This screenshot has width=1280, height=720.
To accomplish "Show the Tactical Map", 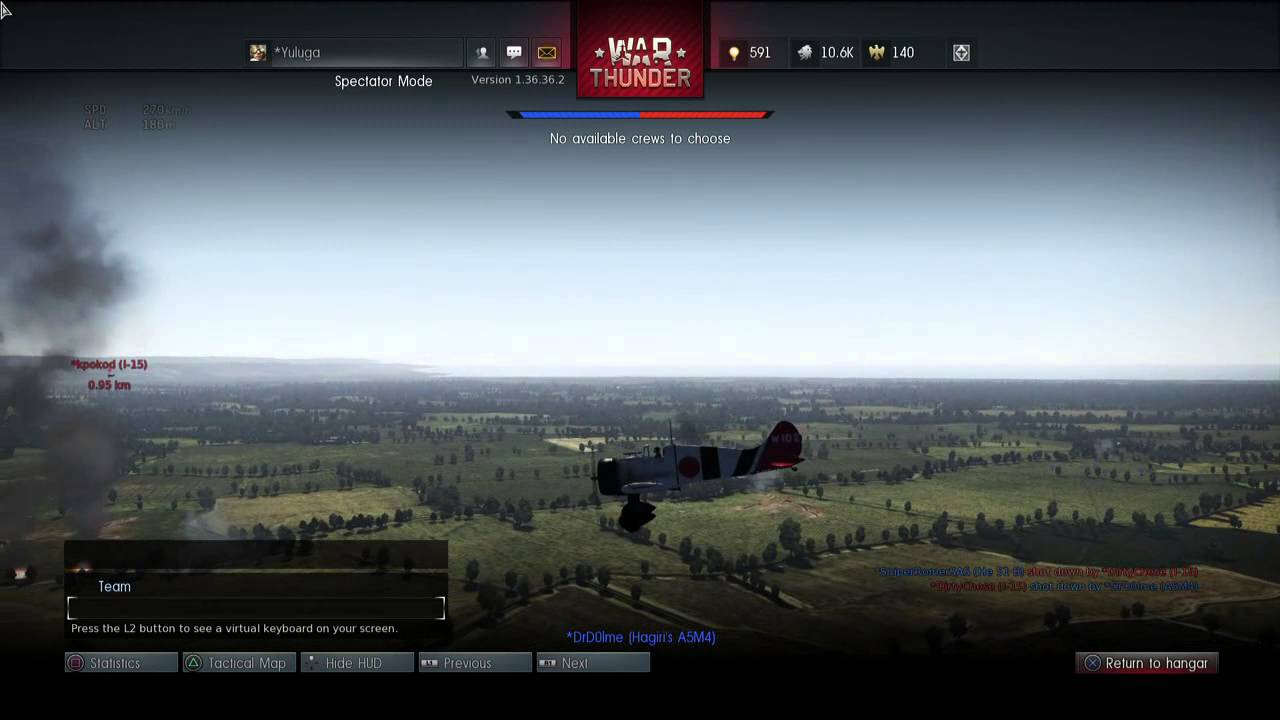I will click(239, 663).
